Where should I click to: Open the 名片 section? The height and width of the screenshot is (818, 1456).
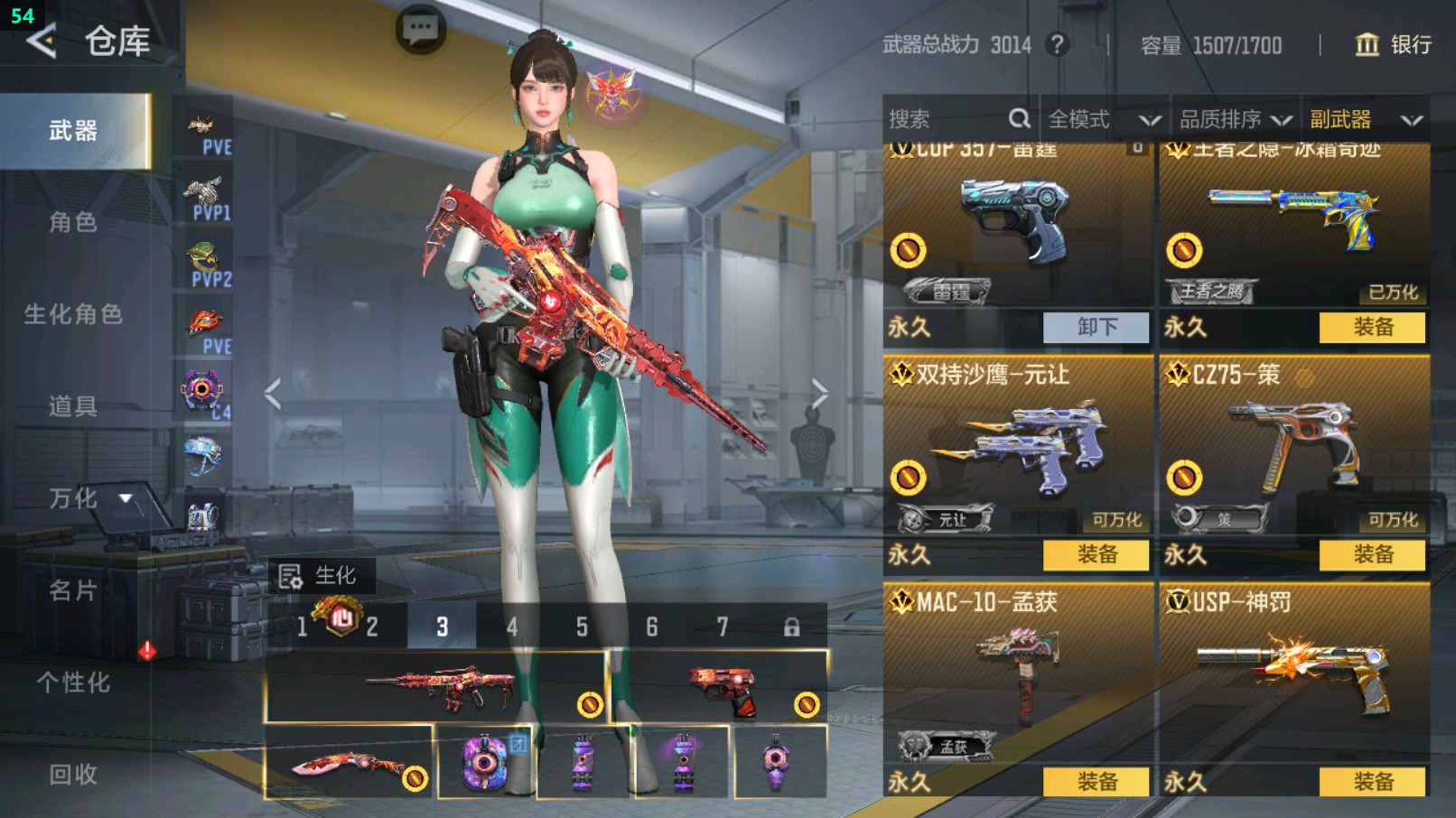pyautogui.click(x=73, y=590)
